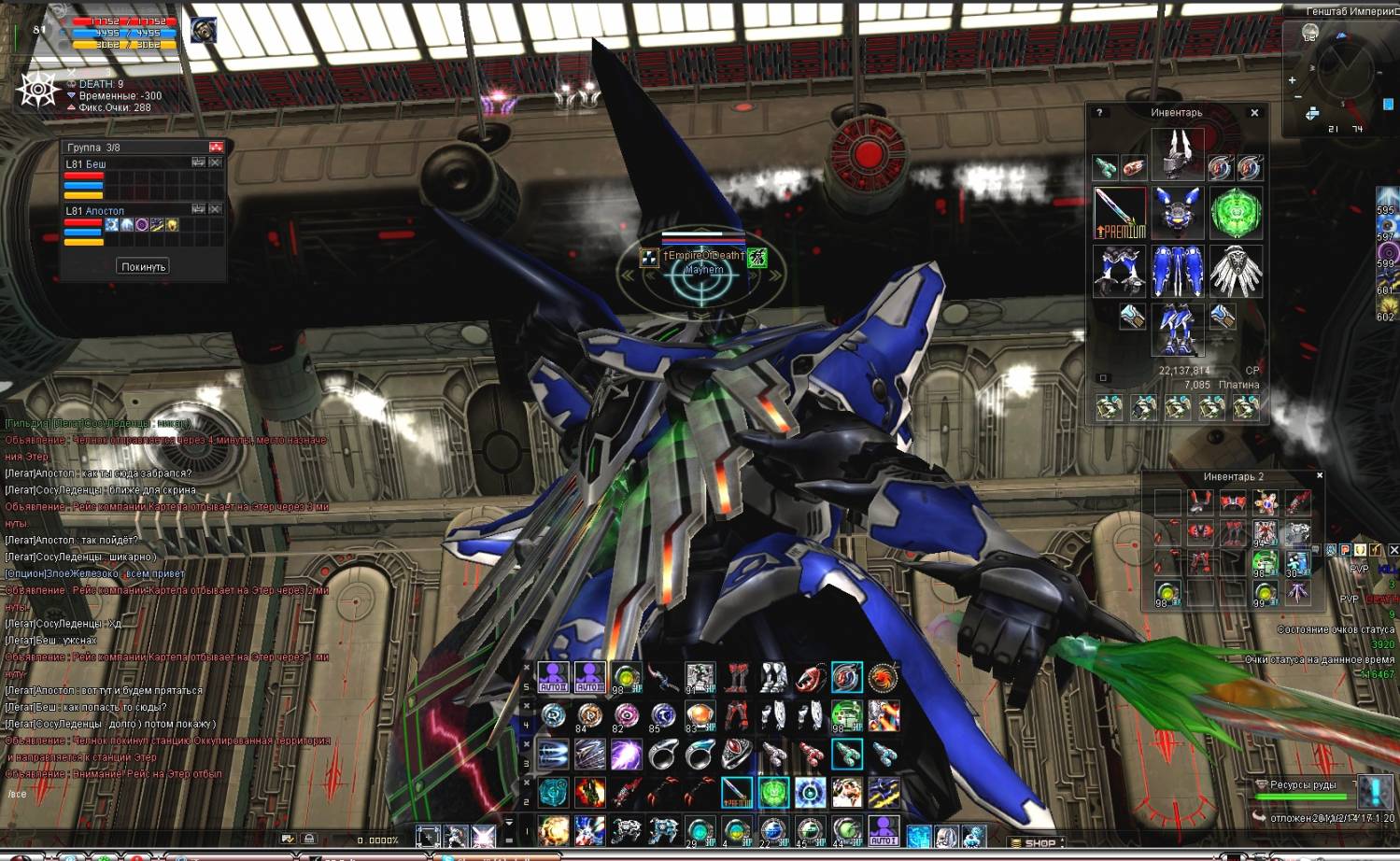Click the minimap
This screenshot has width=1400, height=861.
[1345, 73]
